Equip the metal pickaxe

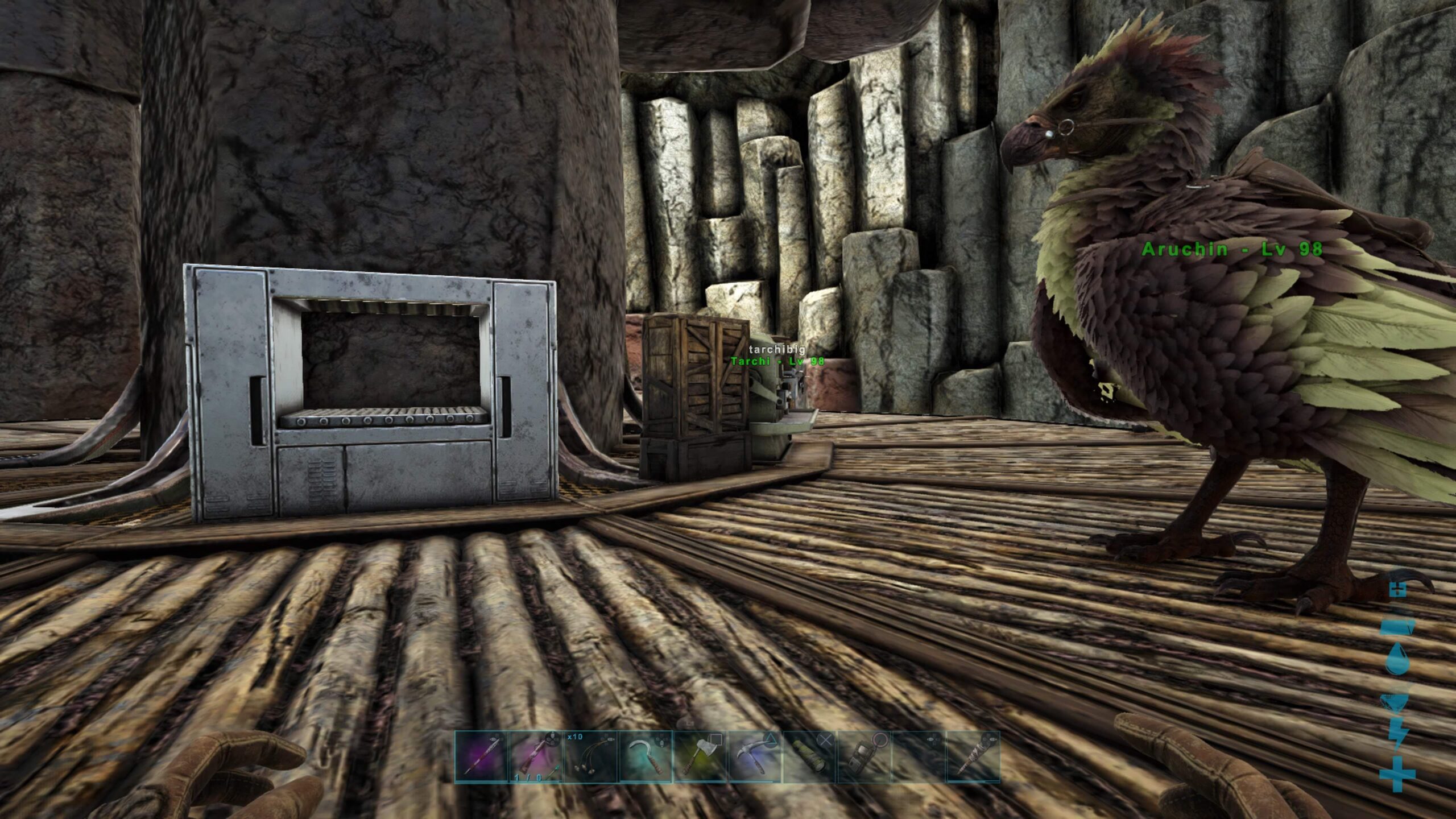pos(754,758)
